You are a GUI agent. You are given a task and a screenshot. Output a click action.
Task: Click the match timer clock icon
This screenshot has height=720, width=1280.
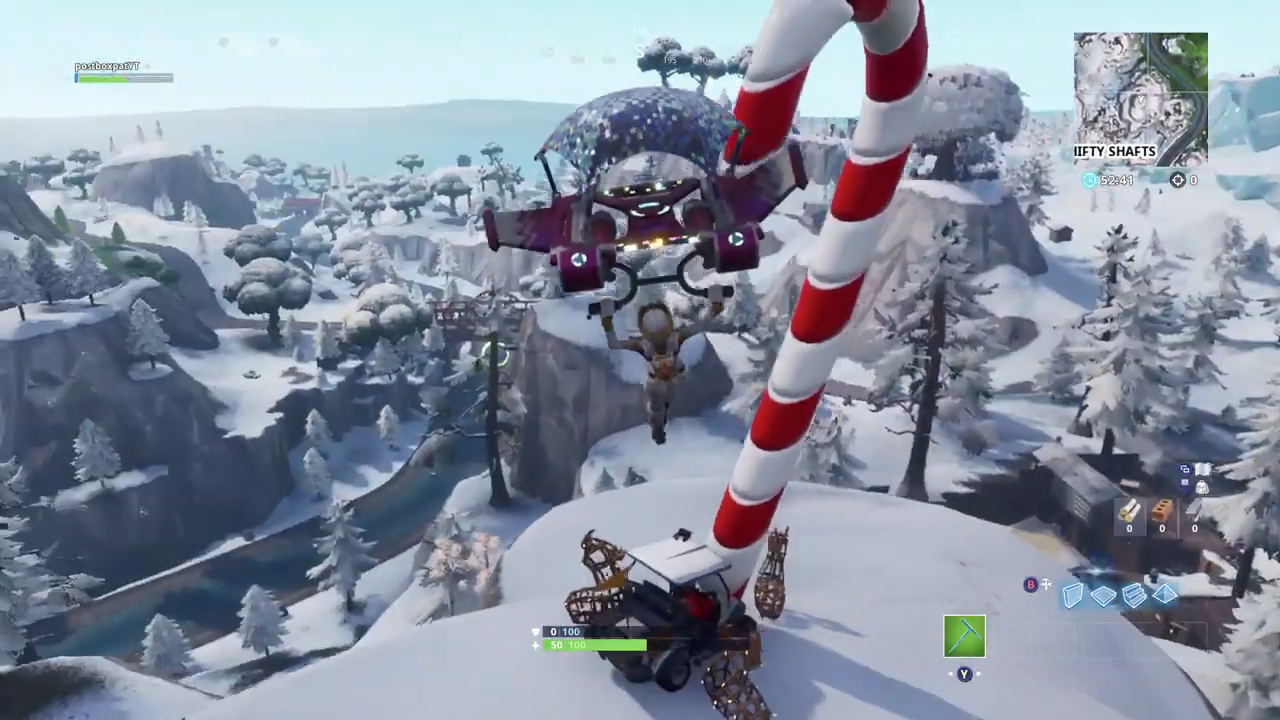(x=1090, y=180)
